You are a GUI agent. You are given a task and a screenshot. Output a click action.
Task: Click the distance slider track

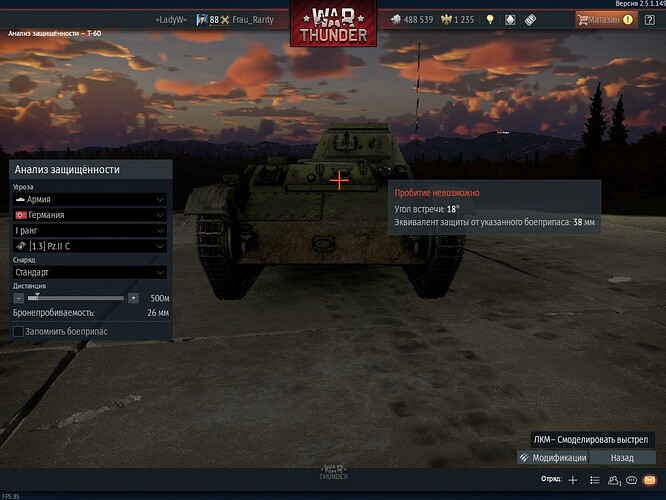click(75, 298)
